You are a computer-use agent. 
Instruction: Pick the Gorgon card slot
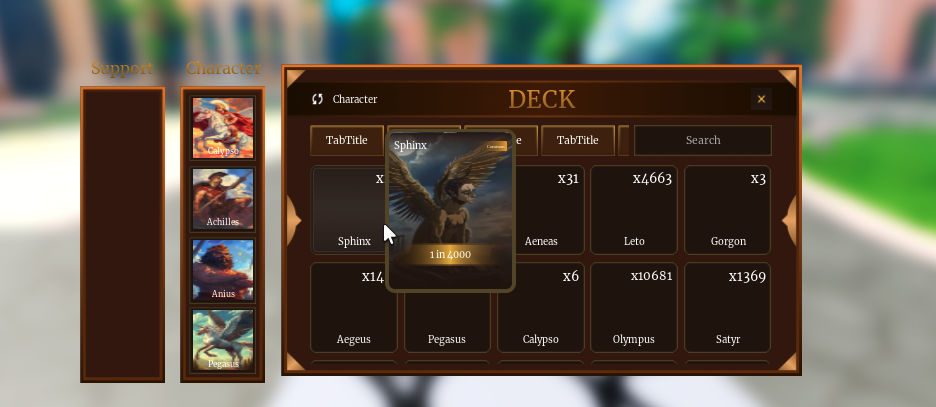click(x=727, y=210)
